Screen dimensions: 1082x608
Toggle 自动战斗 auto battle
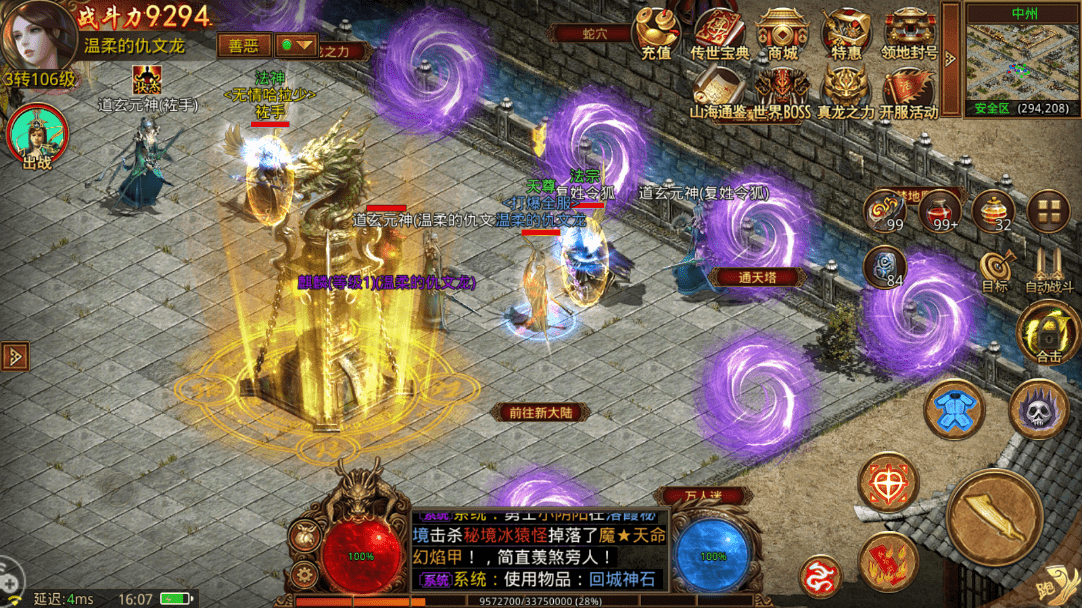1049,268
